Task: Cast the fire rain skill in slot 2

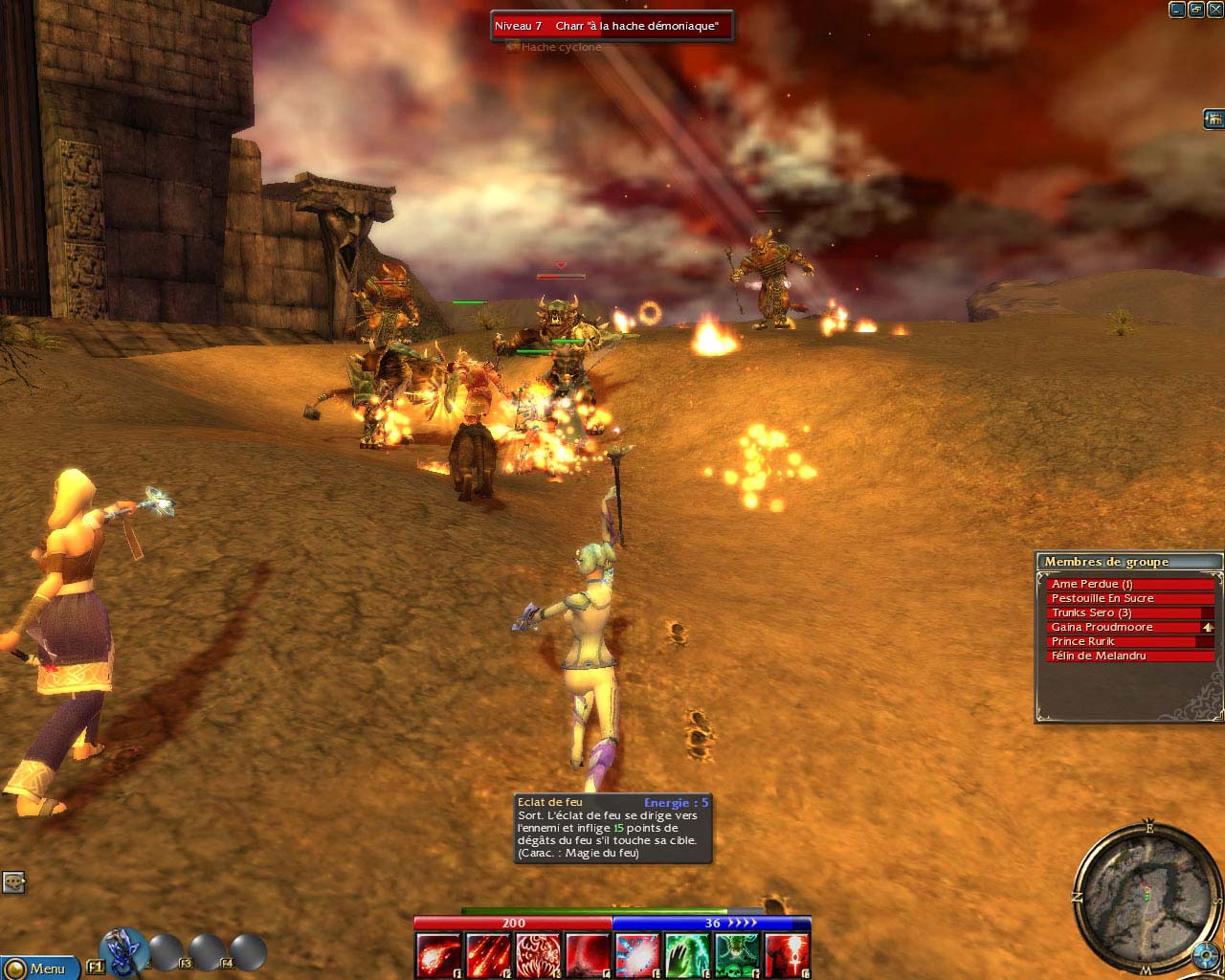Action: coord(488,955)
